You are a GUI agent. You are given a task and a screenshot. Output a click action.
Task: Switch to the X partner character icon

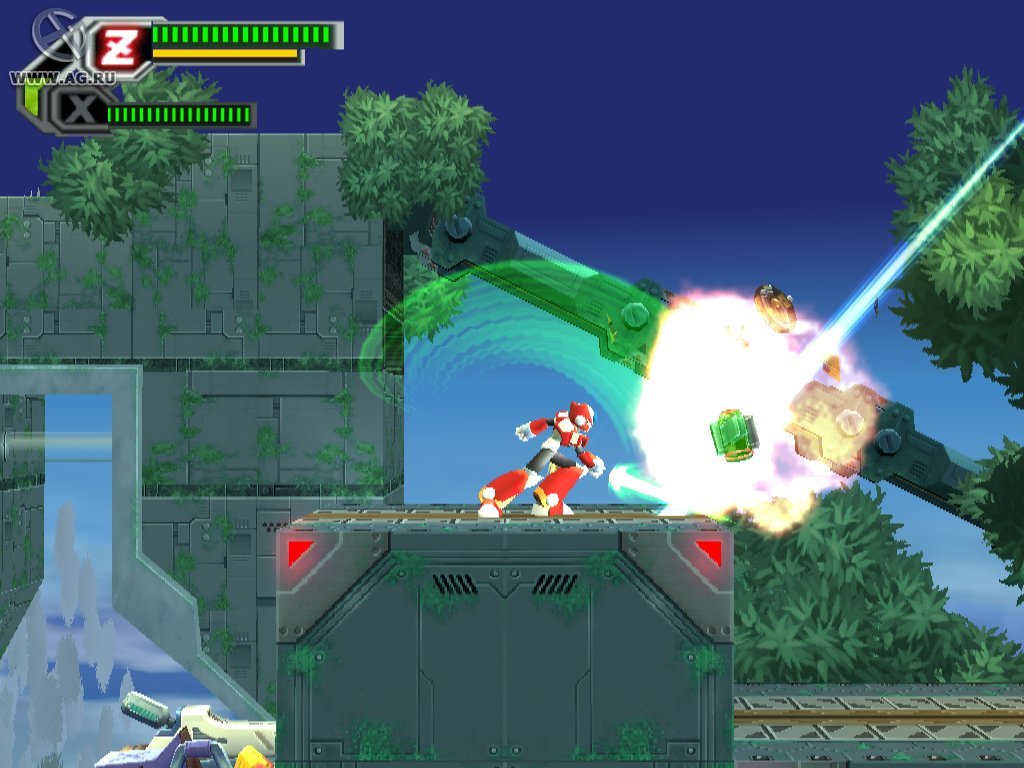click(x=77, y=111)
